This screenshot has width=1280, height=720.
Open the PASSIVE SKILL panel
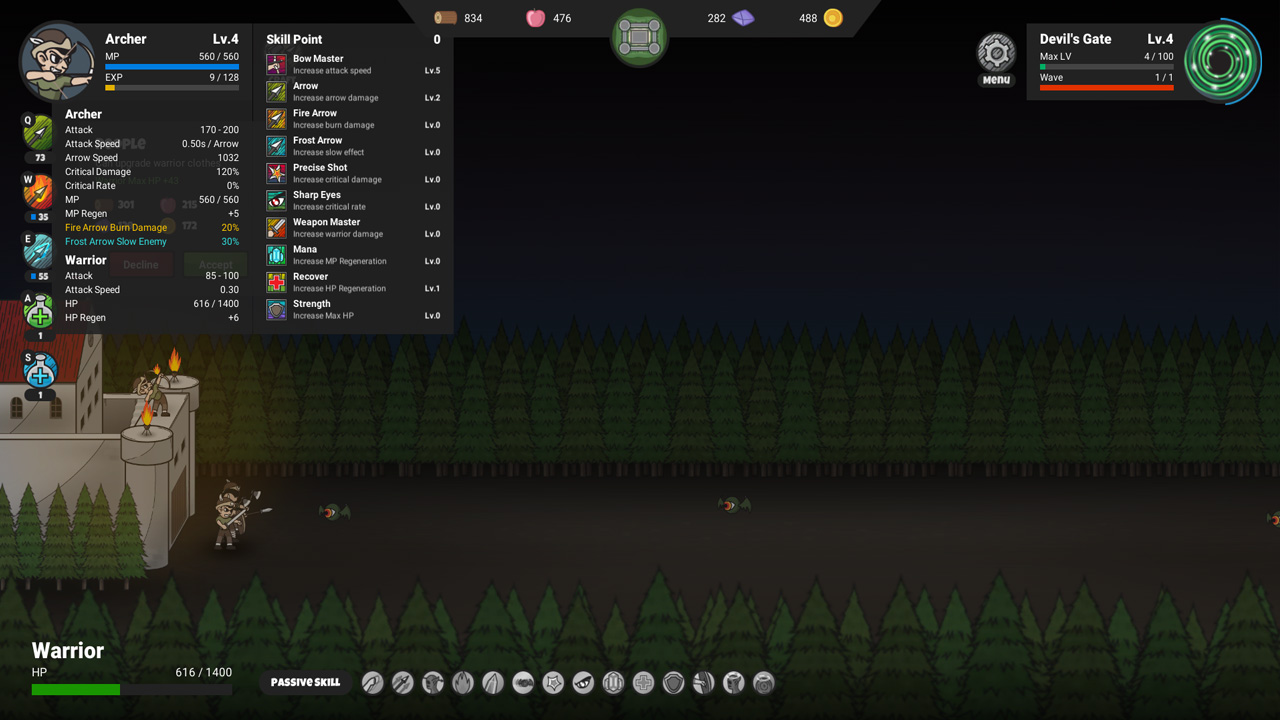pyautogui.click(x=306, y=681)
